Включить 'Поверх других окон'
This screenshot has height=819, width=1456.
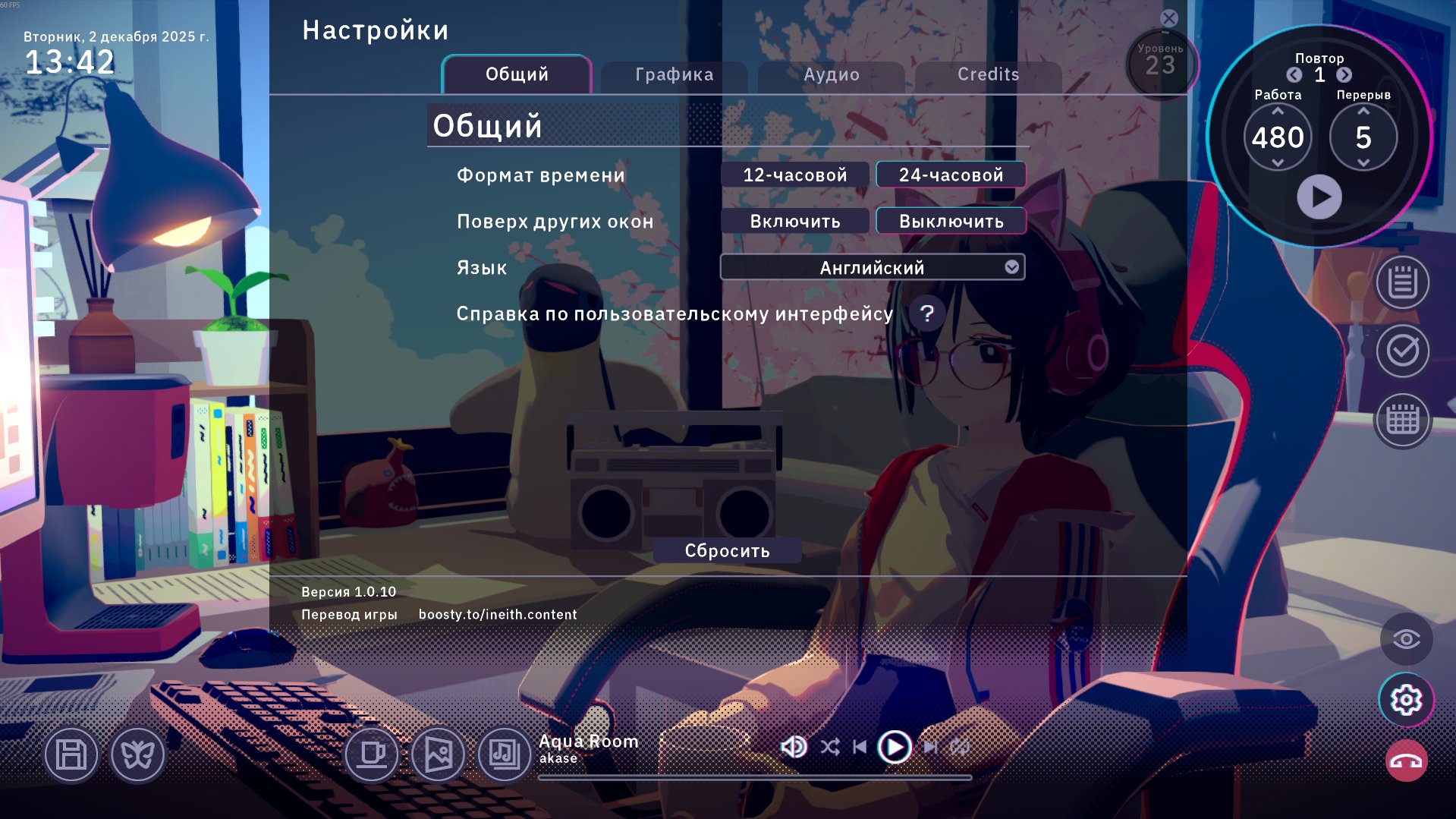(794, 221)
